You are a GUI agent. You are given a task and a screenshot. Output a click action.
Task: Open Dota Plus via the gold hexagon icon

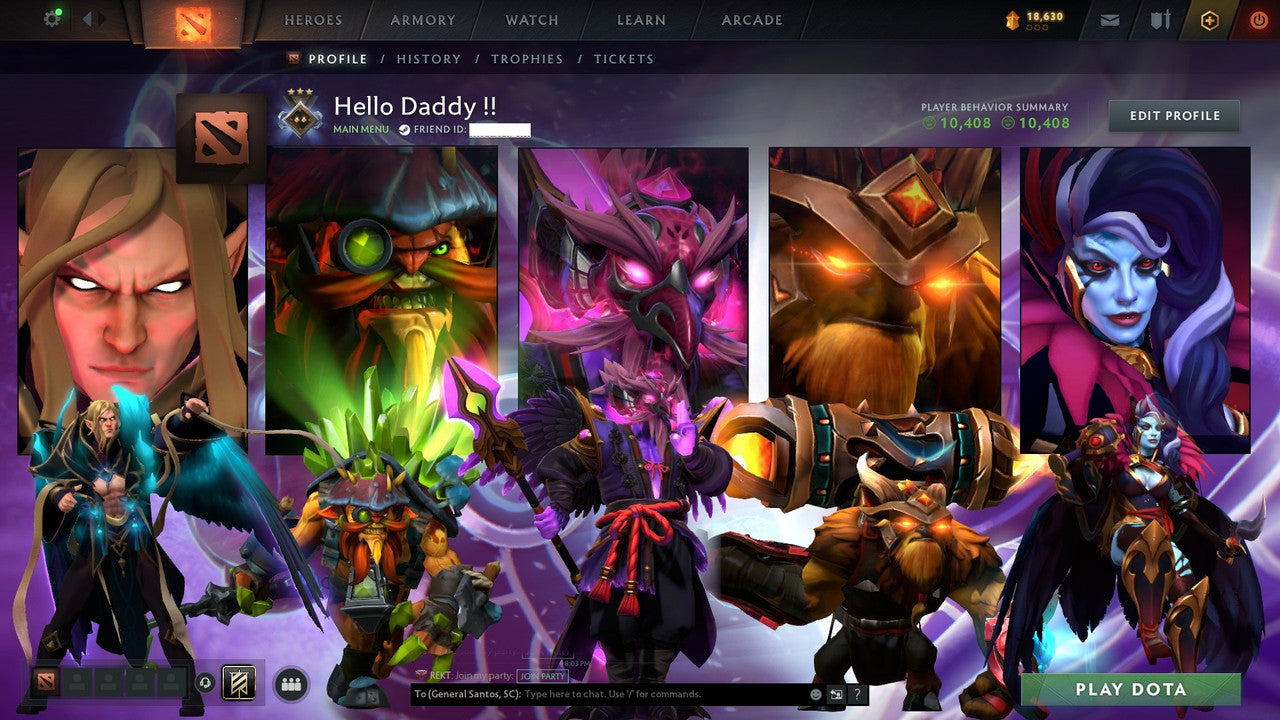tap(1210, 19)
